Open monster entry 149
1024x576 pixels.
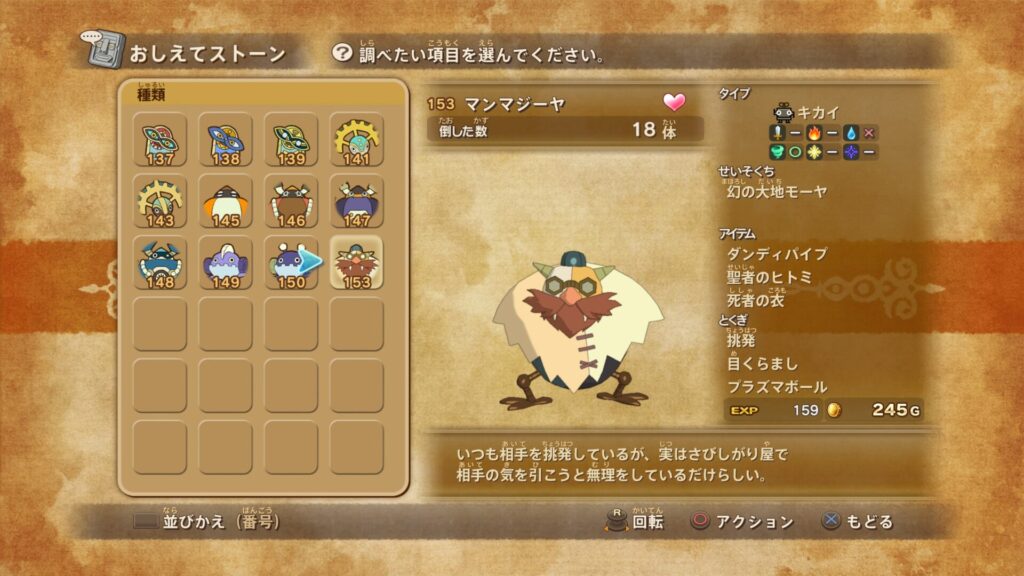tap(226, 264)
